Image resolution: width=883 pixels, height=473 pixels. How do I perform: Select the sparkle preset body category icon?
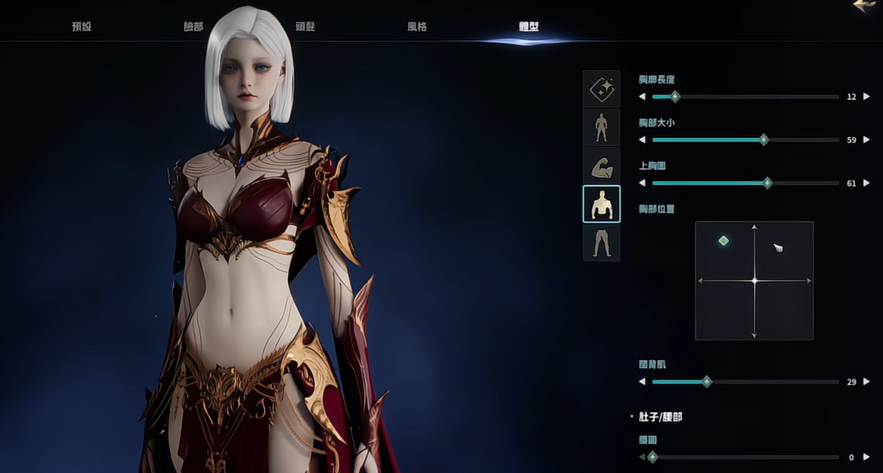coord(601,89)
